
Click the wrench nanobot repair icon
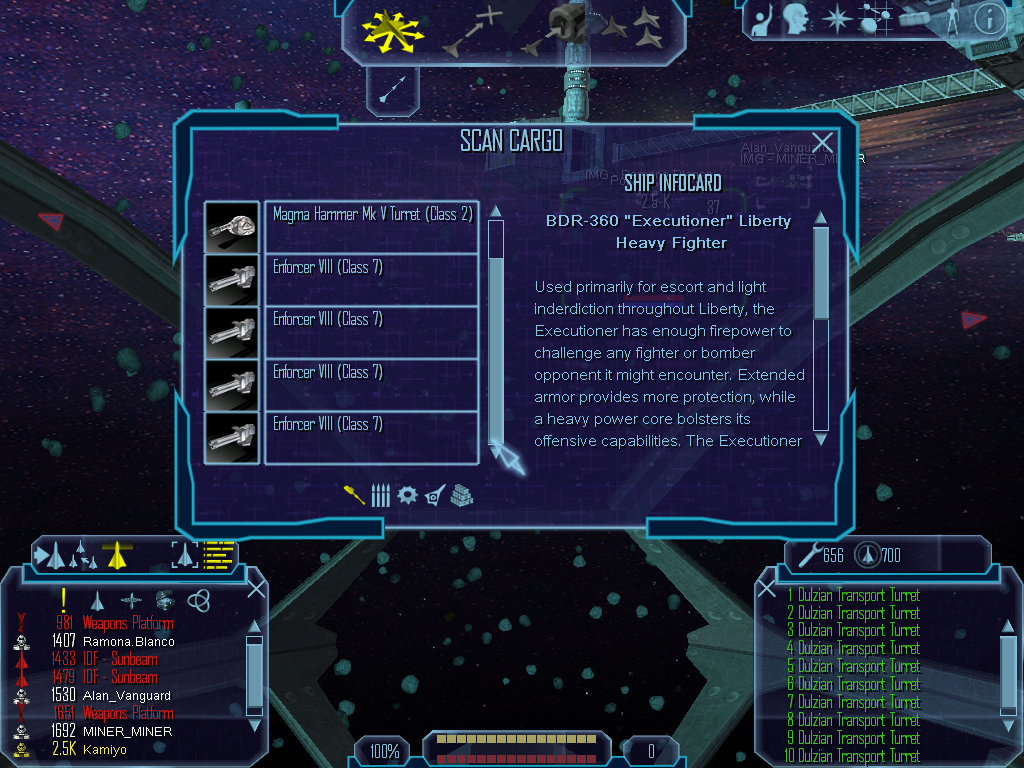pyautogui.click(x=804, y=555)
